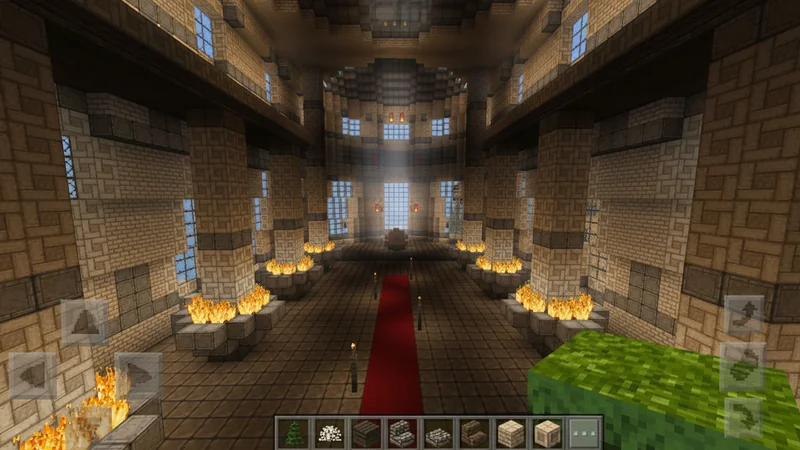The height and width of the screenshot is (450, 800).
Task: Select the white cobweb hotbar slot
Action: pyautogui.click(x=329, y=433)
